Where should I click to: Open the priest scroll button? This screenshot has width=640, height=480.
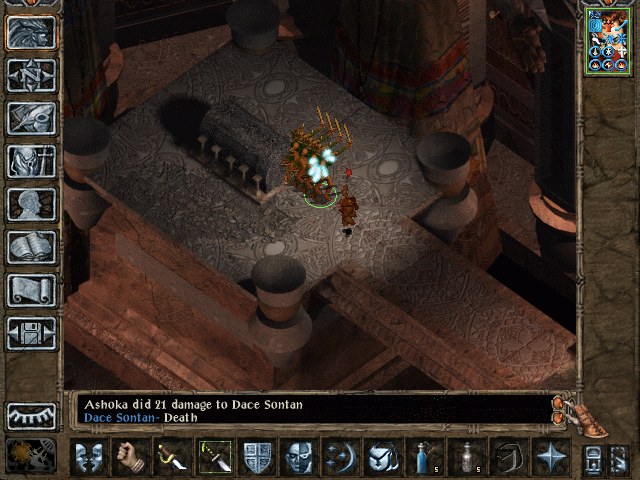point(31,290)
